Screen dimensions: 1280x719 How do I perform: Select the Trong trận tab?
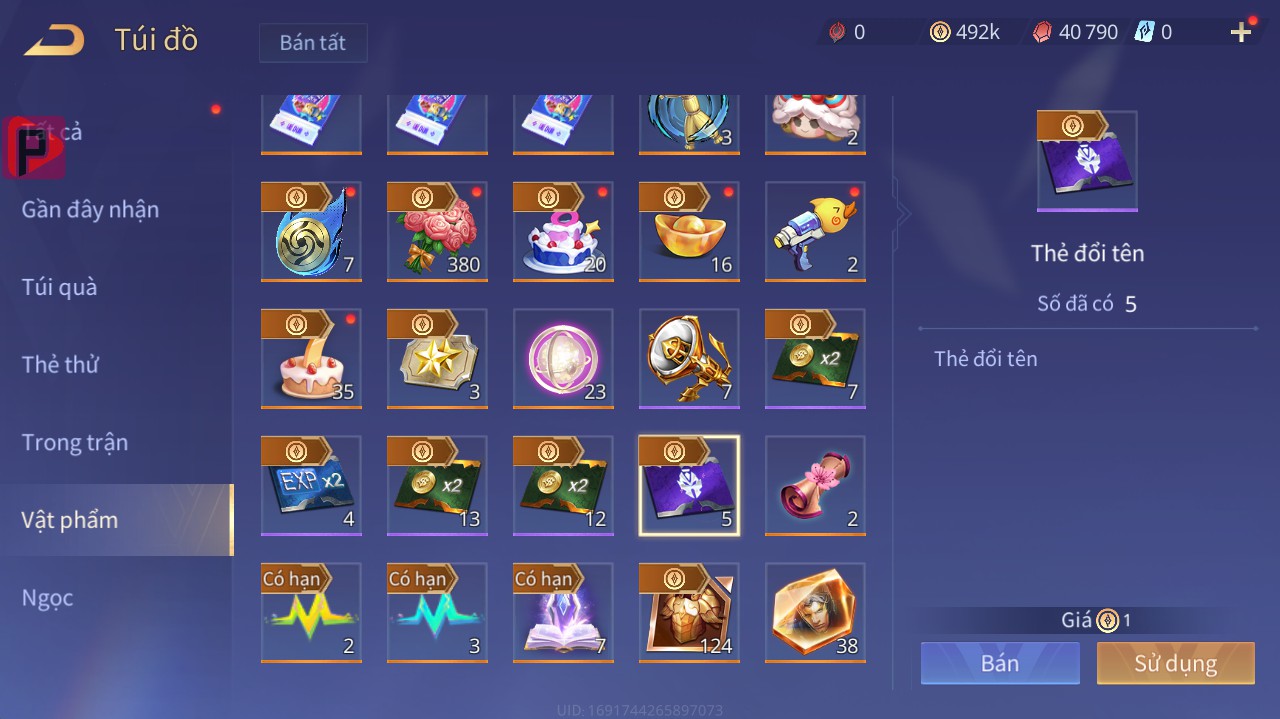(x=75, y=442)
